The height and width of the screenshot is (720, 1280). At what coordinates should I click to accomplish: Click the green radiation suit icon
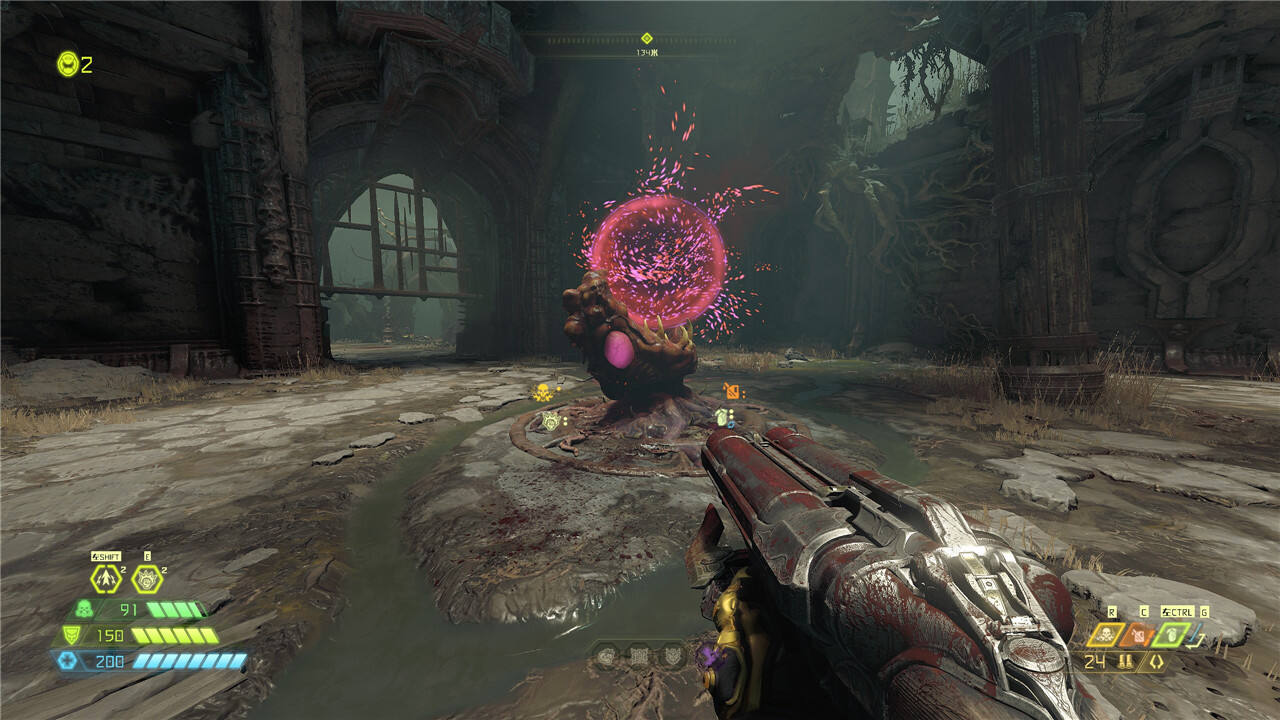(84, 609)
